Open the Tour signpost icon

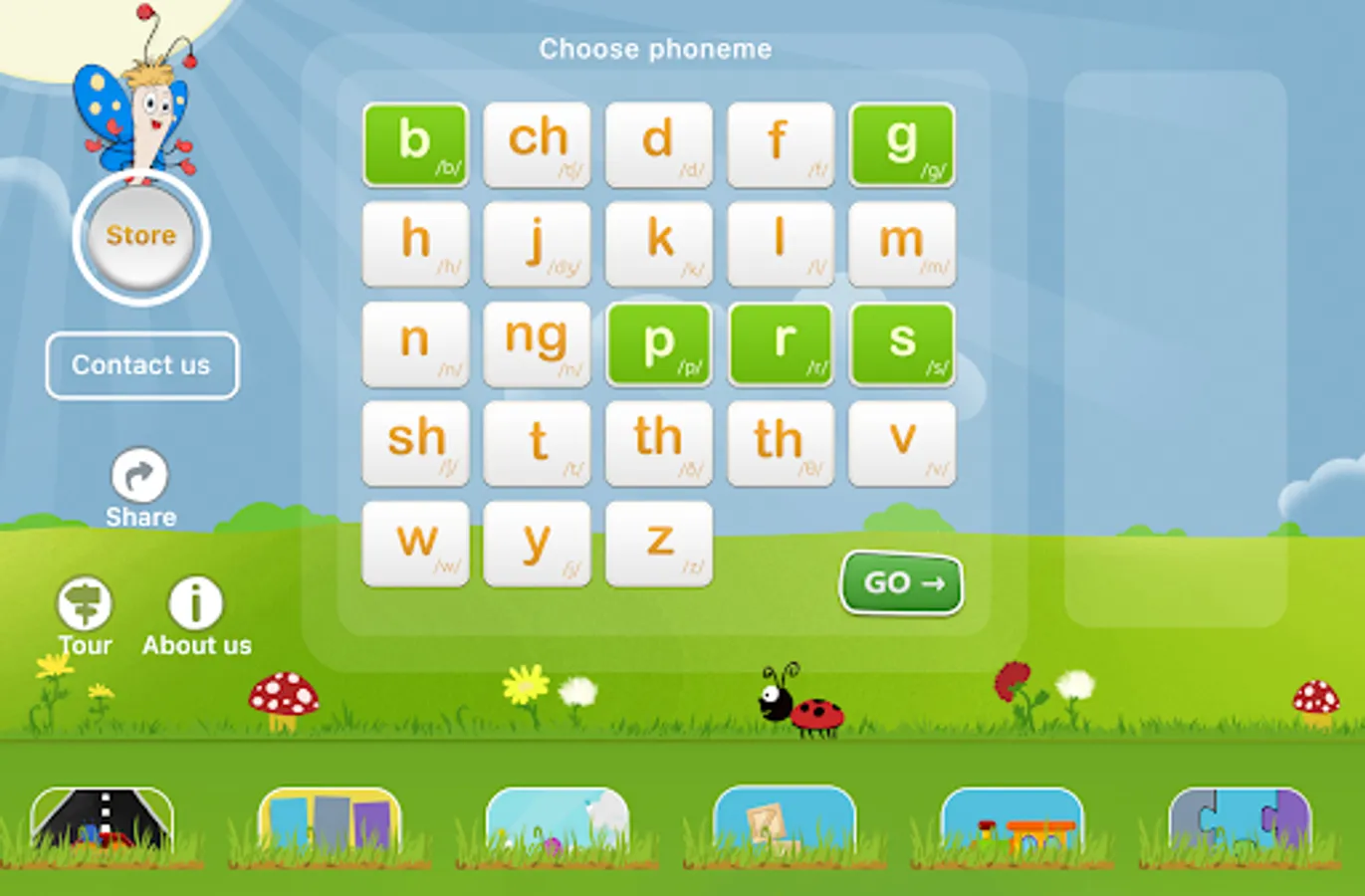click(85, 603)
